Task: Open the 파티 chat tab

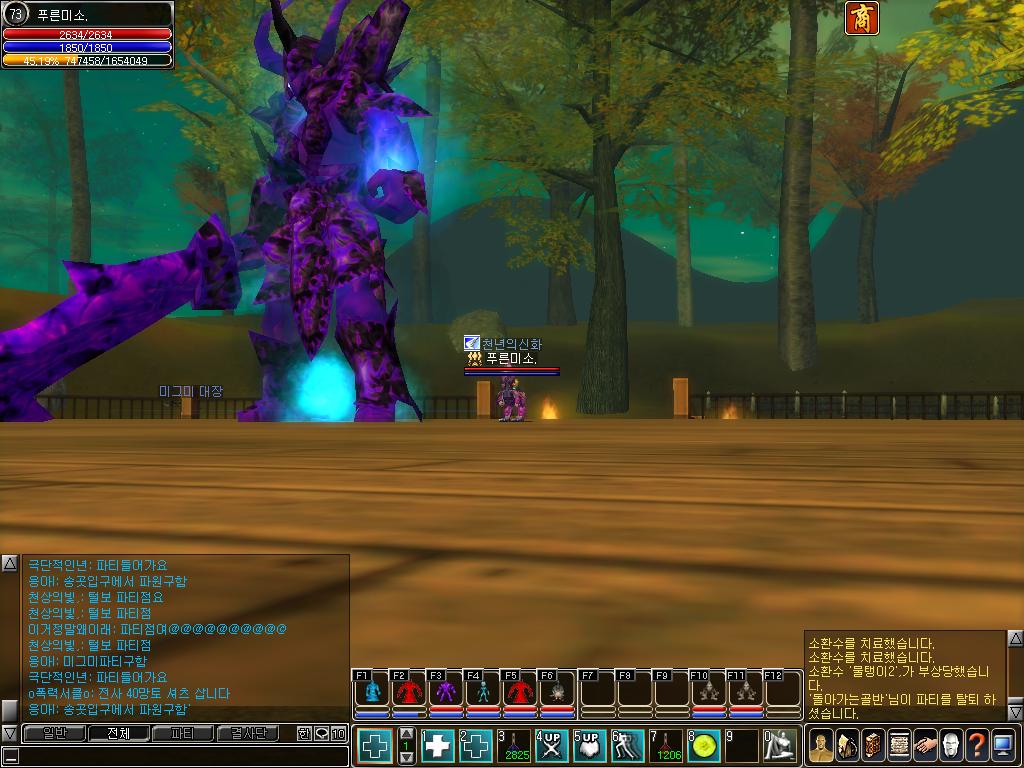Action: point(183,733)
